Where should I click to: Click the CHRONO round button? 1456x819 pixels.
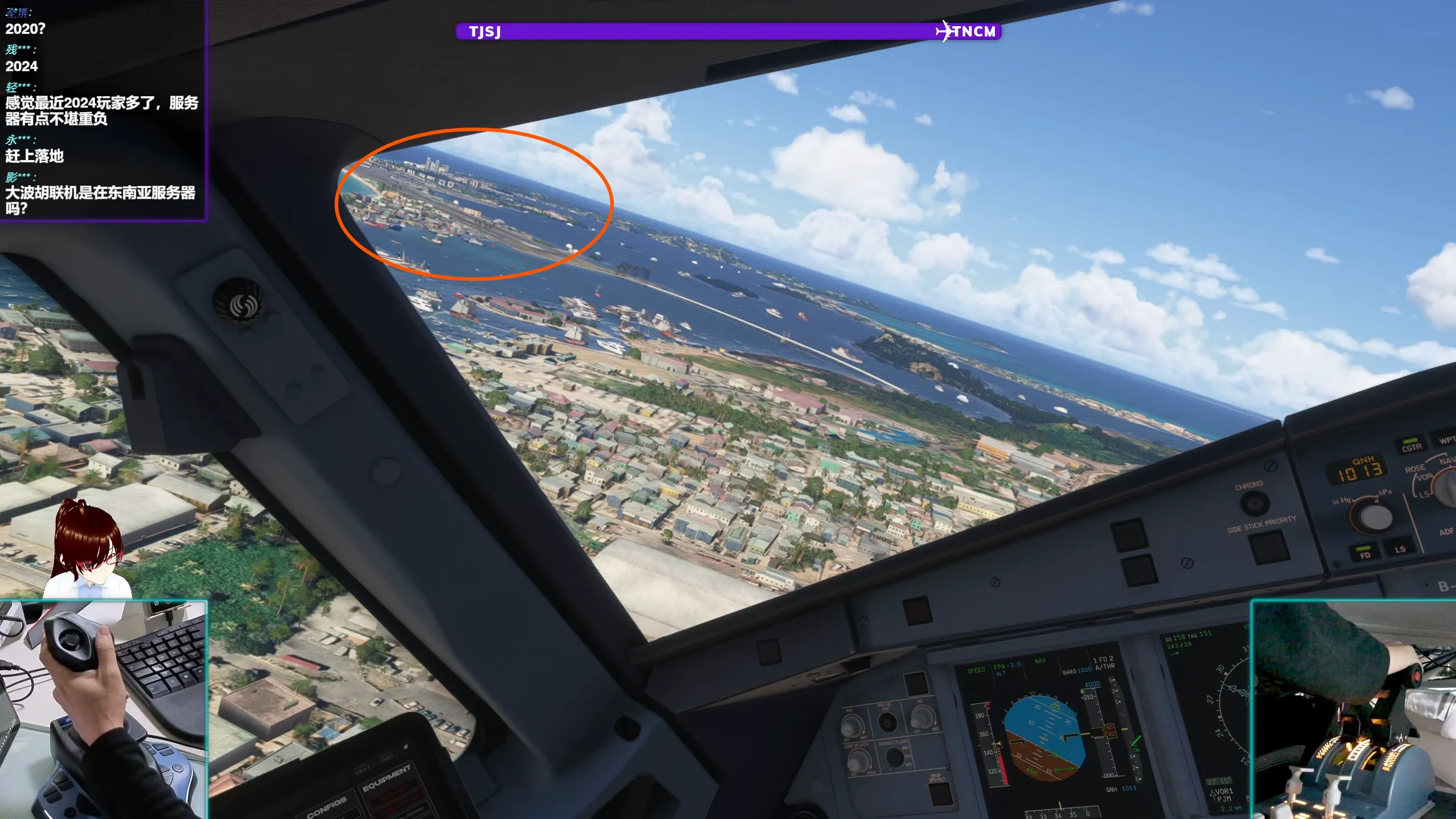(1254, 503)
